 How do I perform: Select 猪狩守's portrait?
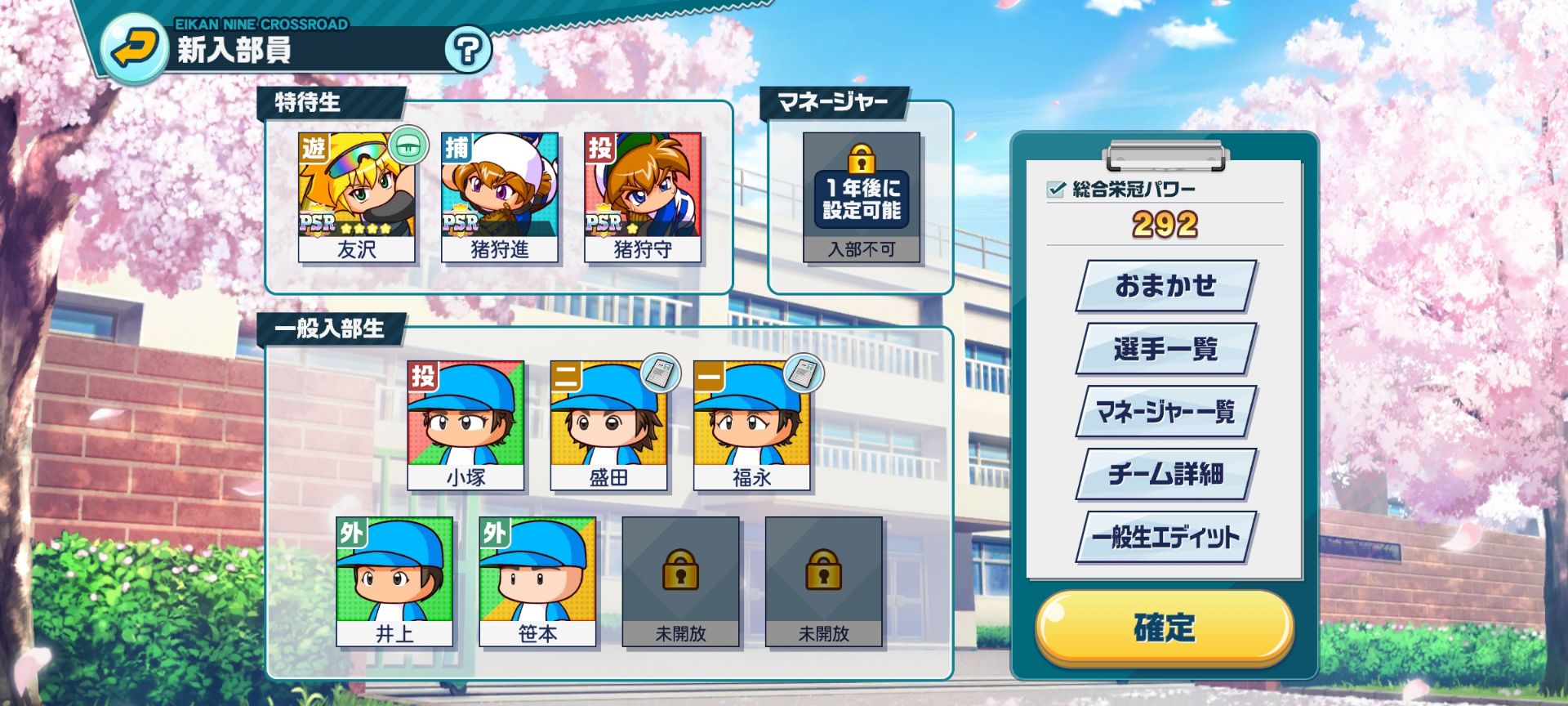(641, 190)
